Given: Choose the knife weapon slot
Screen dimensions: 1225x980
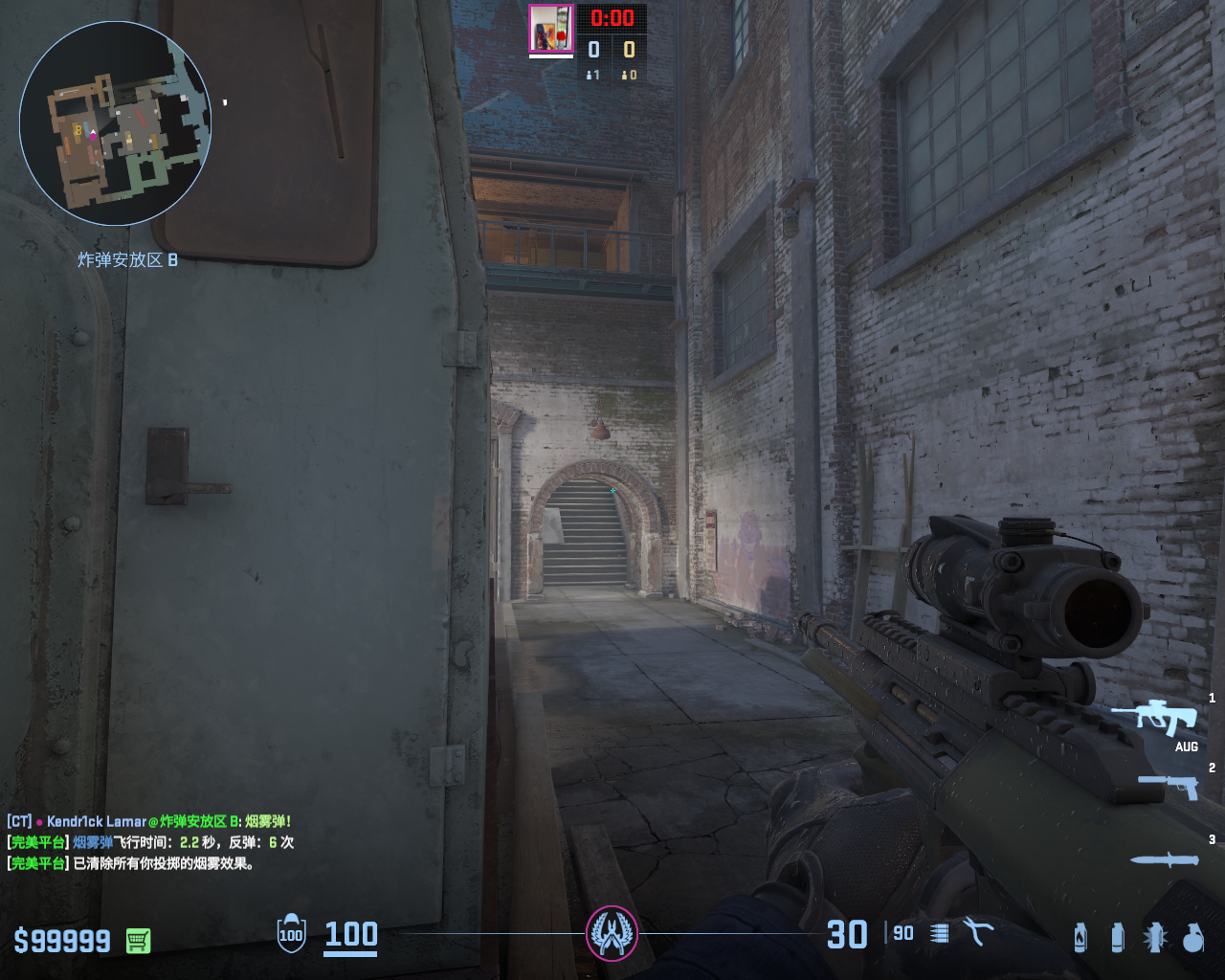Looking at the screenshot, I should pos(1165,859).
